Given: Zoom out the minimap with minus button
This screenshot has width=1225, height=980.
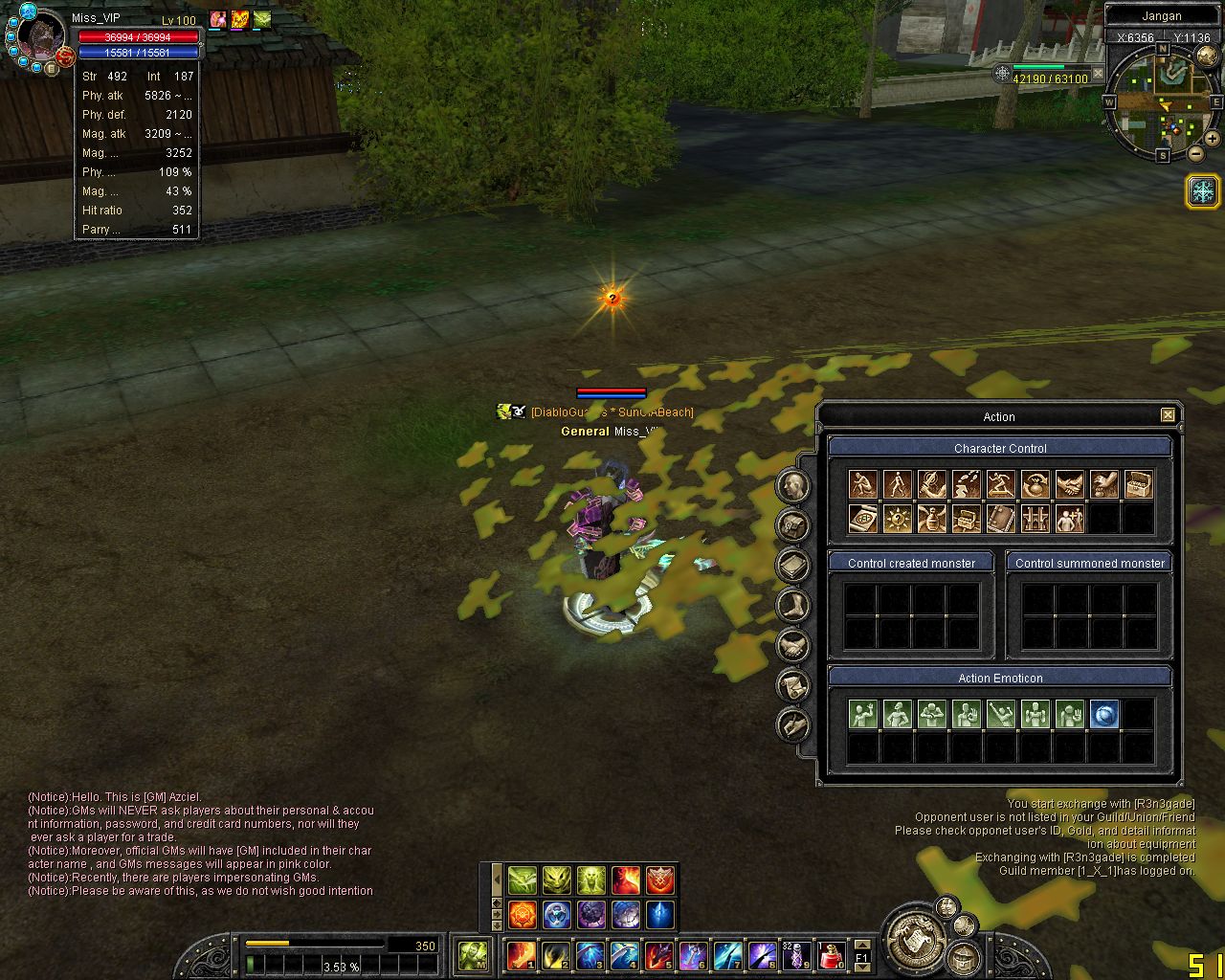Looking at the screenshot, I should click(x=1196, y=153).
